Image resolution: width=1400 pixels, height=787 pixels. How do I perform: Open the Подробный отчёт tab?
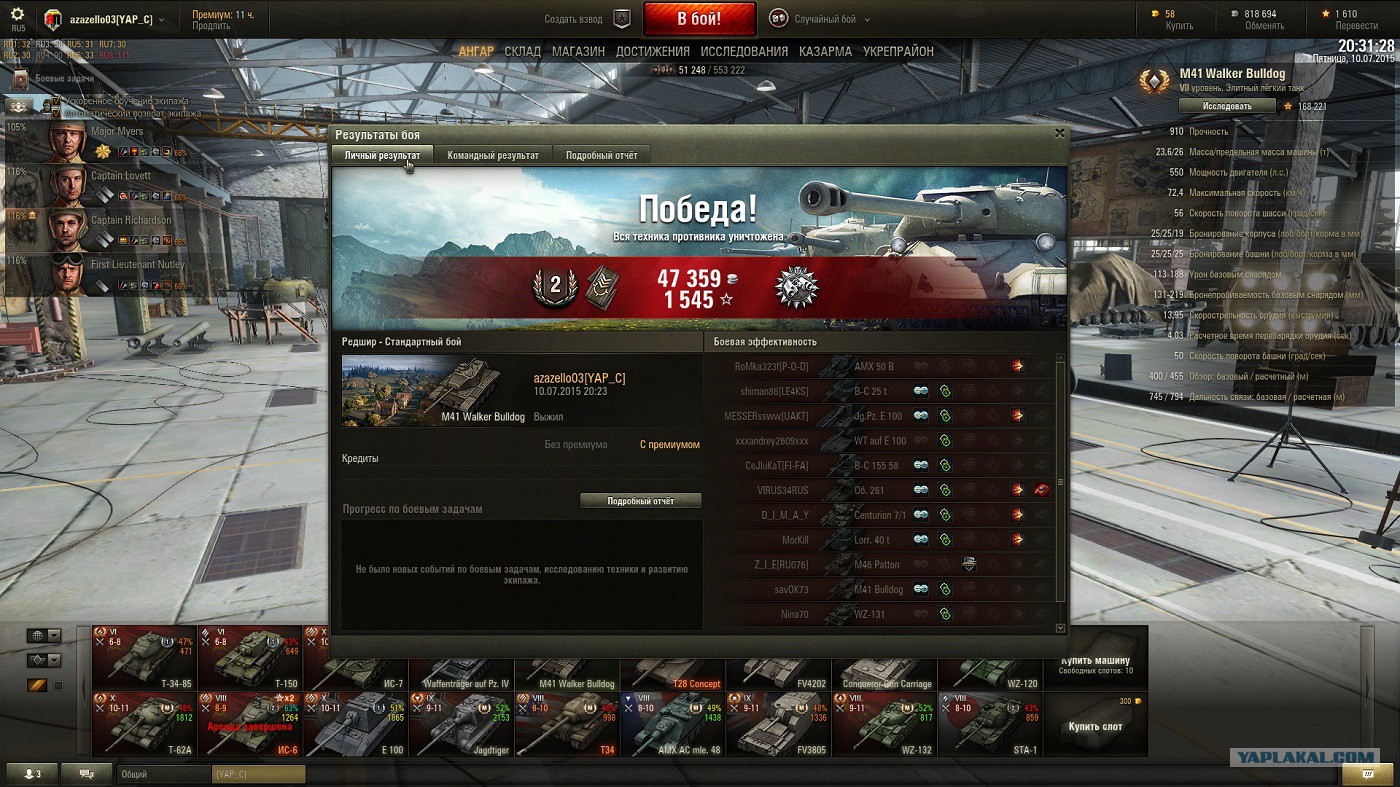pyautogui.click(x=601, y=155)
